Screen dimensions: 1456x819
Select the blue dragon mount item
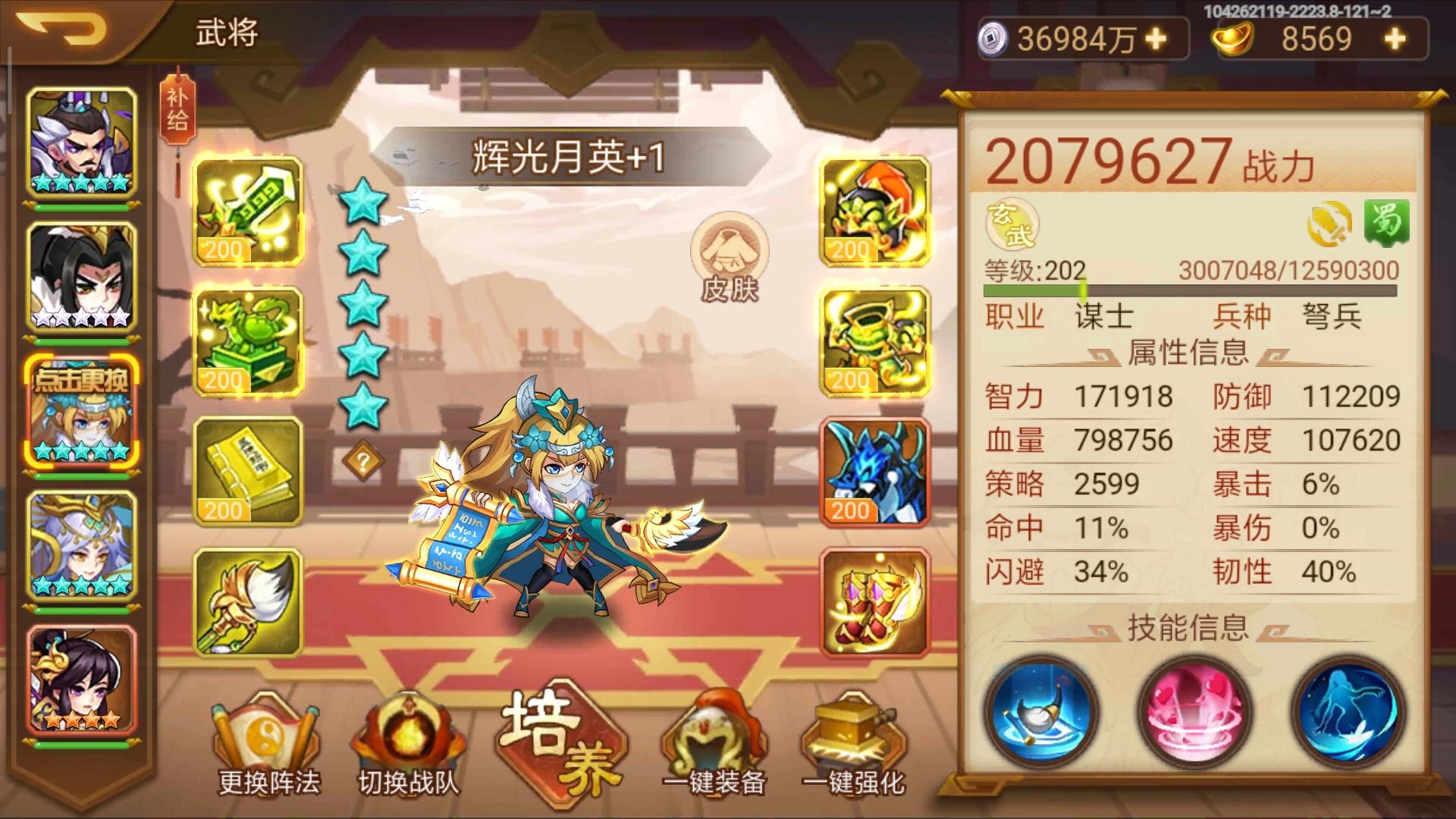click(x=874, y=470)
